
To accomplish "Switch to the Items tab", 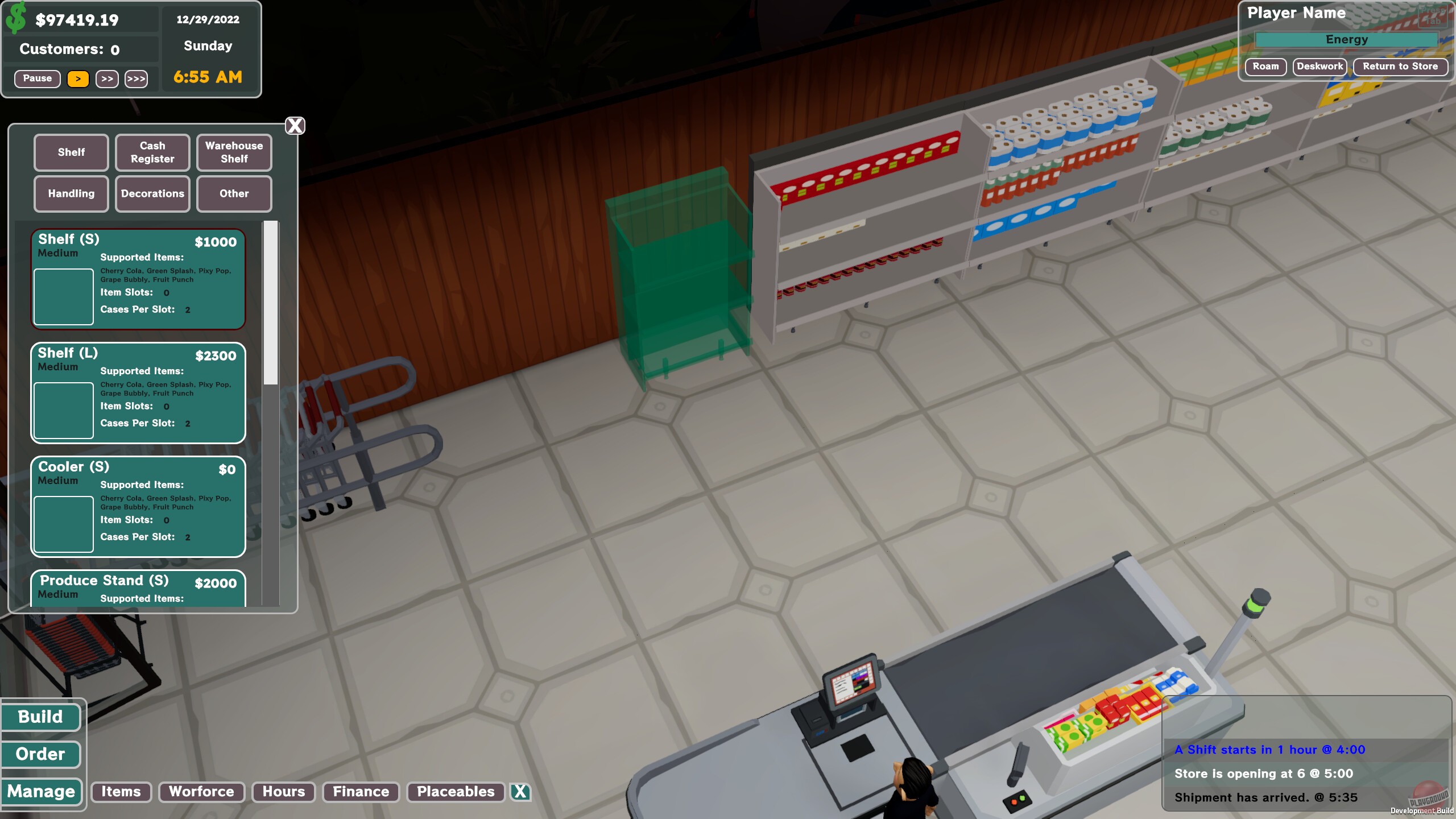I will [x=121, y=792].
